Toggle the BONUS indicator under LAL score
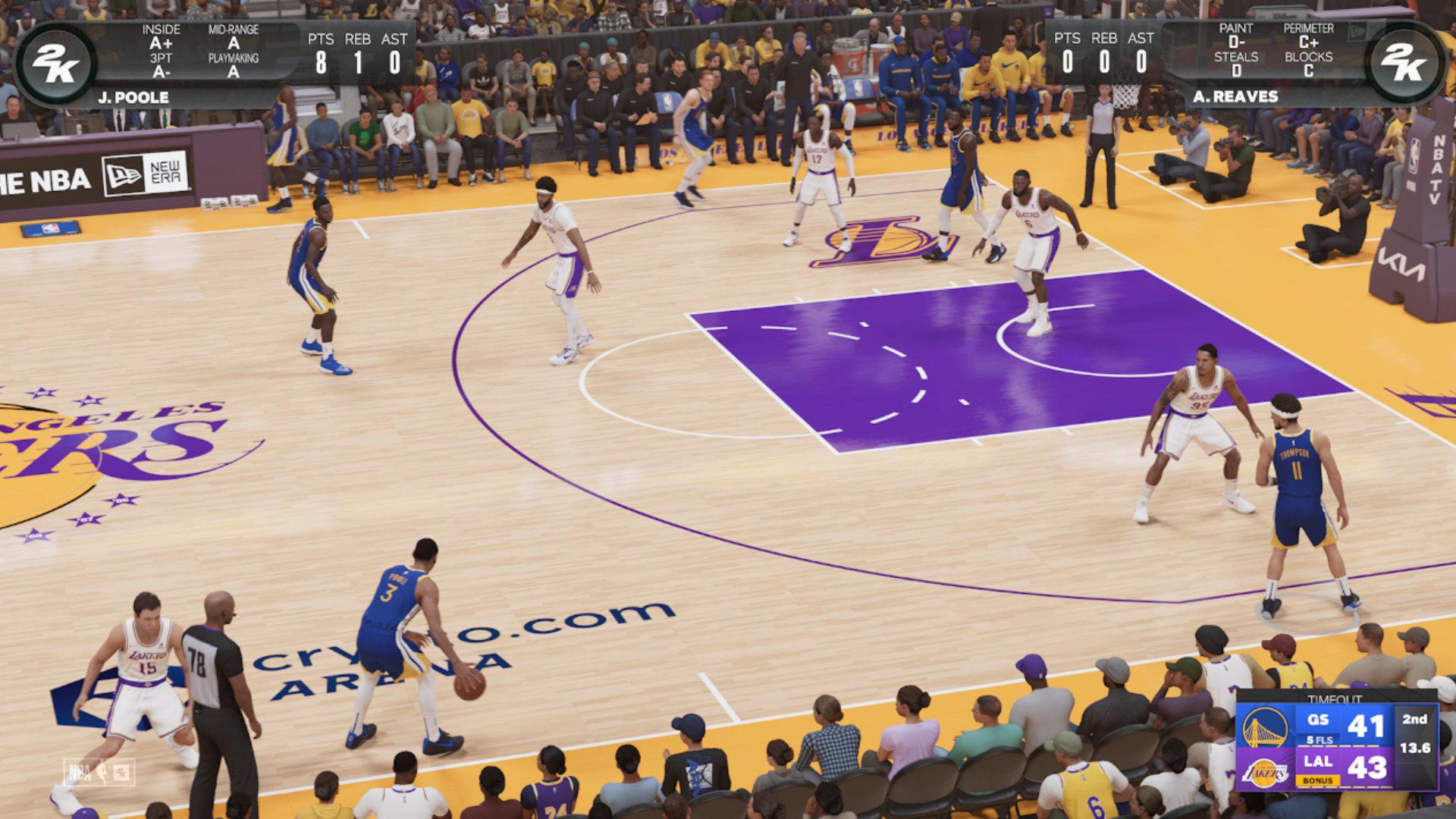 tap(1317, 780)
